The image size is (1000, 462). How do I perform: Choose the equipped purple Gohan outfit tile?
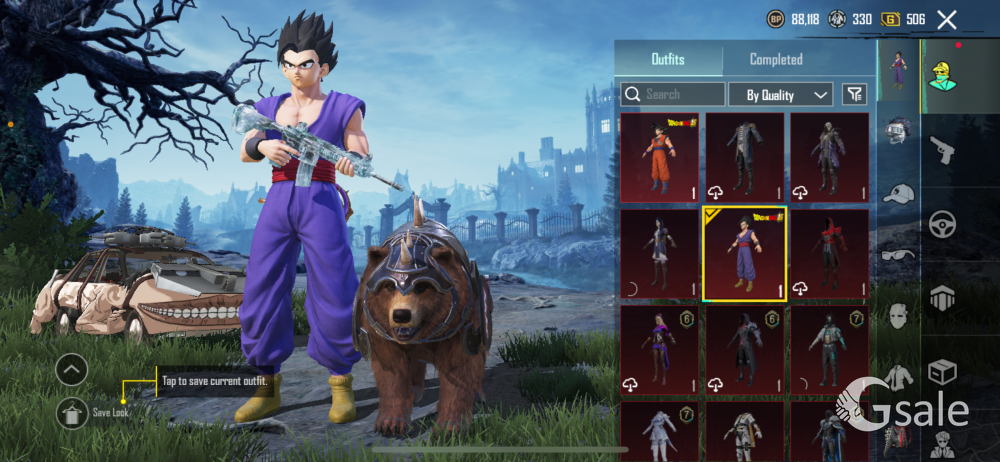[744, 254]
